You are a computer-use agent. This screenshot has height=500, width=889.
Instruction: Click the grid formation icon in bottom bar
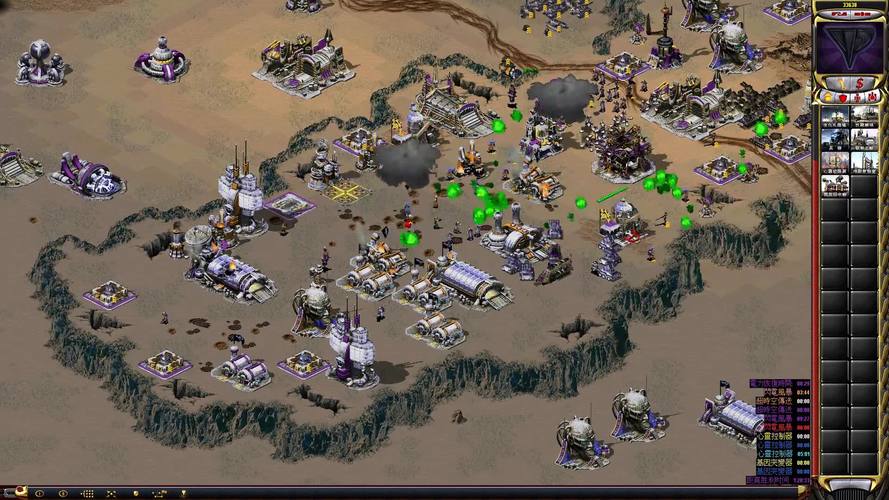click(x=88, y=493)
